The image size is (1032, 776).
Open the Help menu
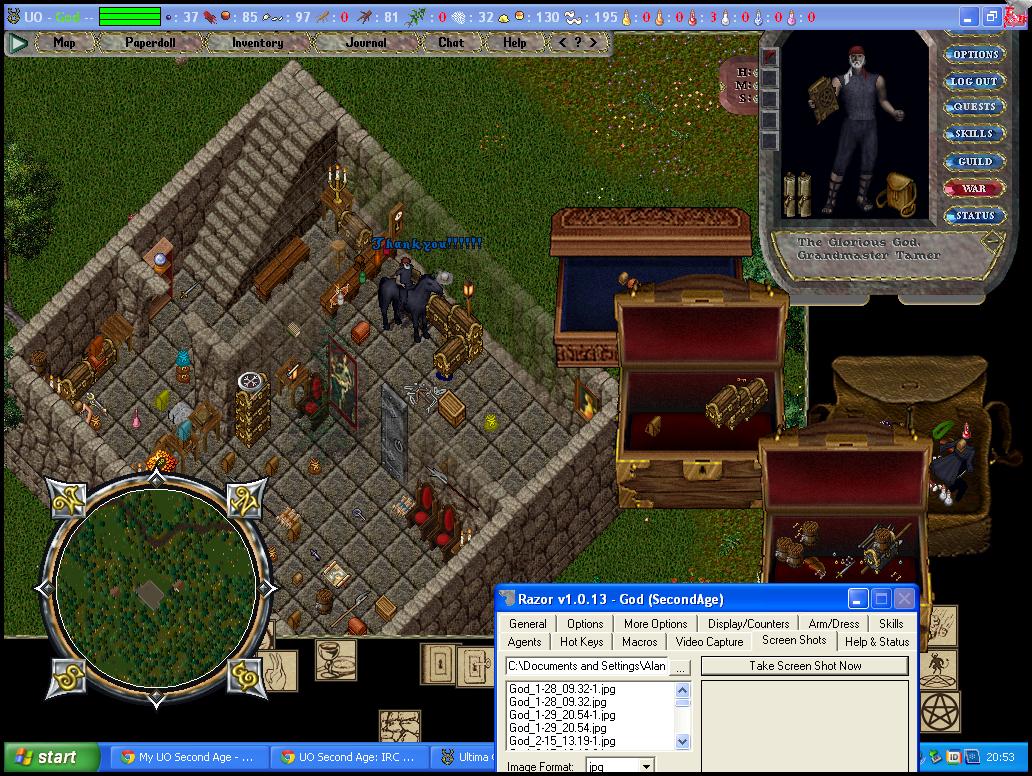click(x=515, y=43)
